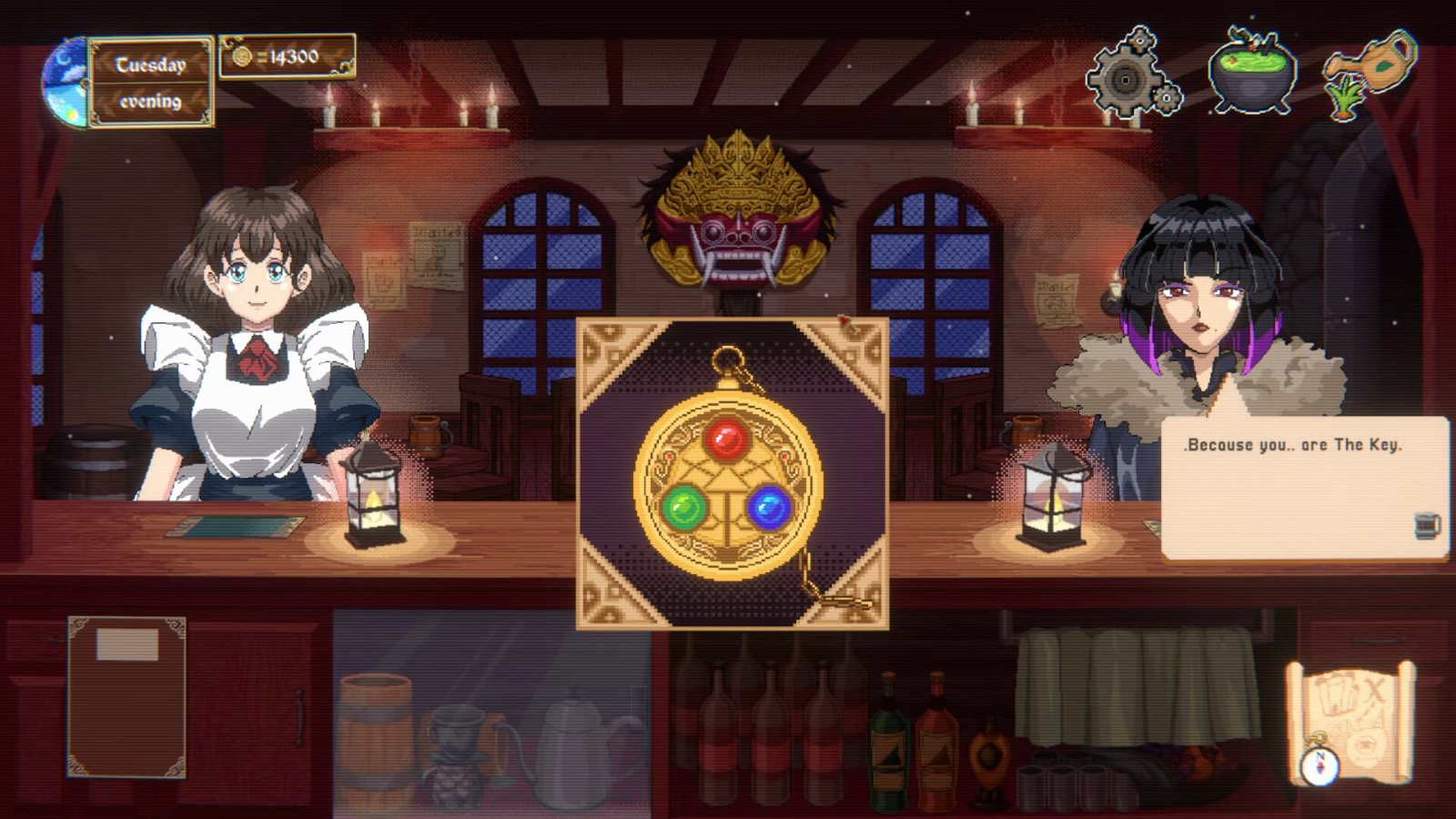Click the coin currency icon
This screenshot has width=1456, height=819.
pyautogui.click(x=244, y=56)
